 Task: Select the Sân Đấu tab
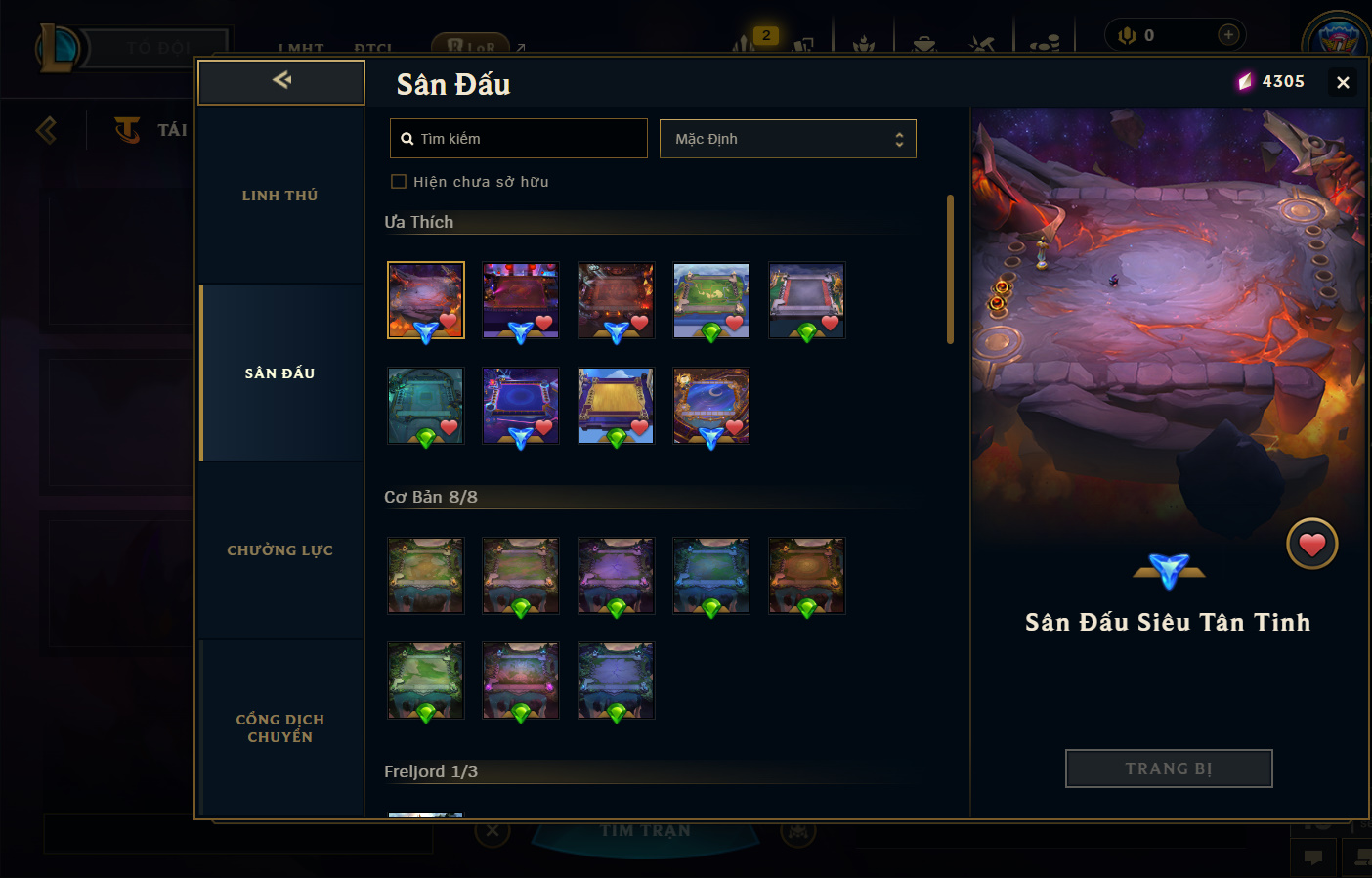tap(280, 373)
